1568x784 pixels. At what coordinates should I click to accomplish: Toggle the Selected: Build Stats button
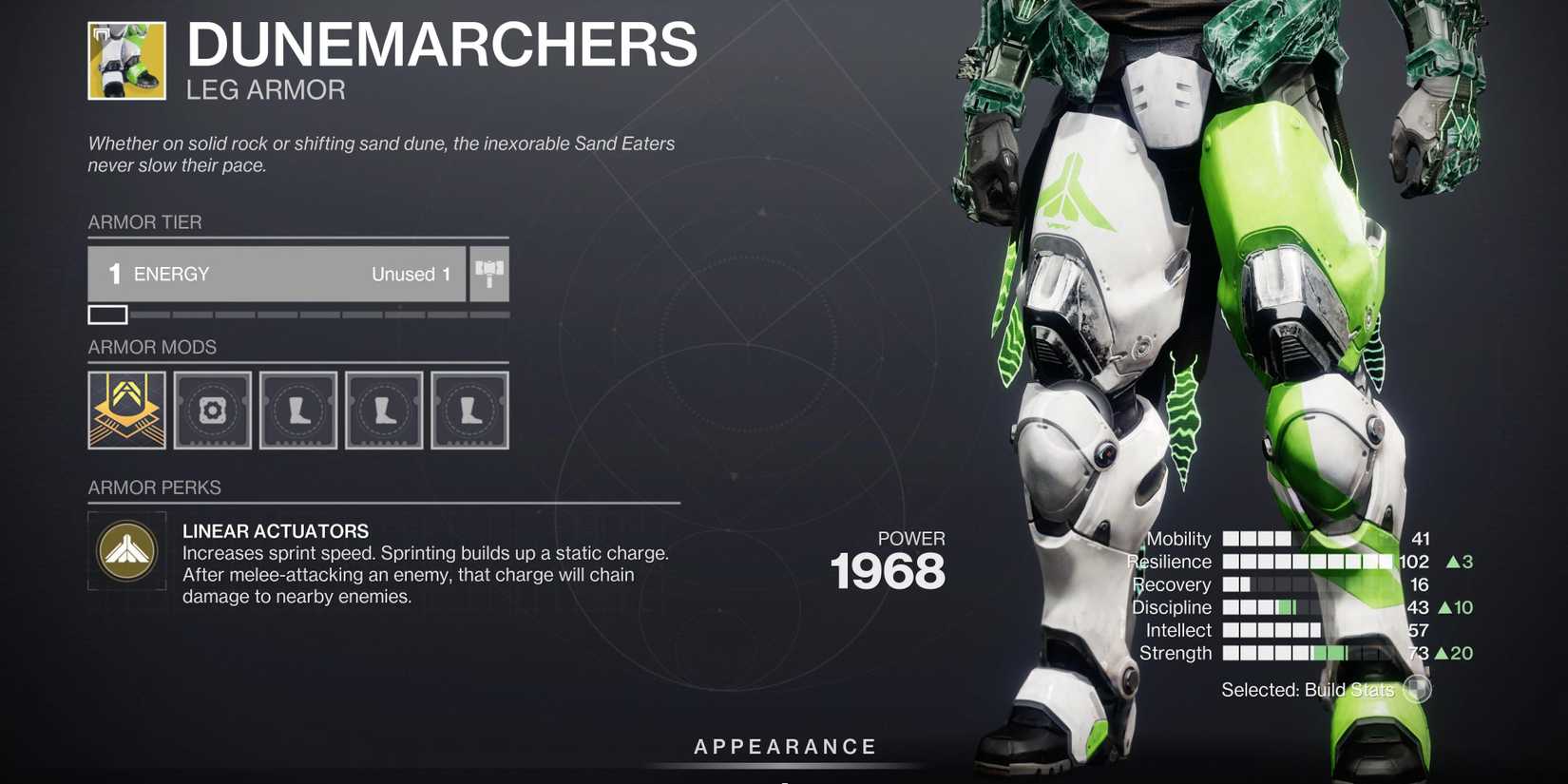click(x=1415, y=690)
